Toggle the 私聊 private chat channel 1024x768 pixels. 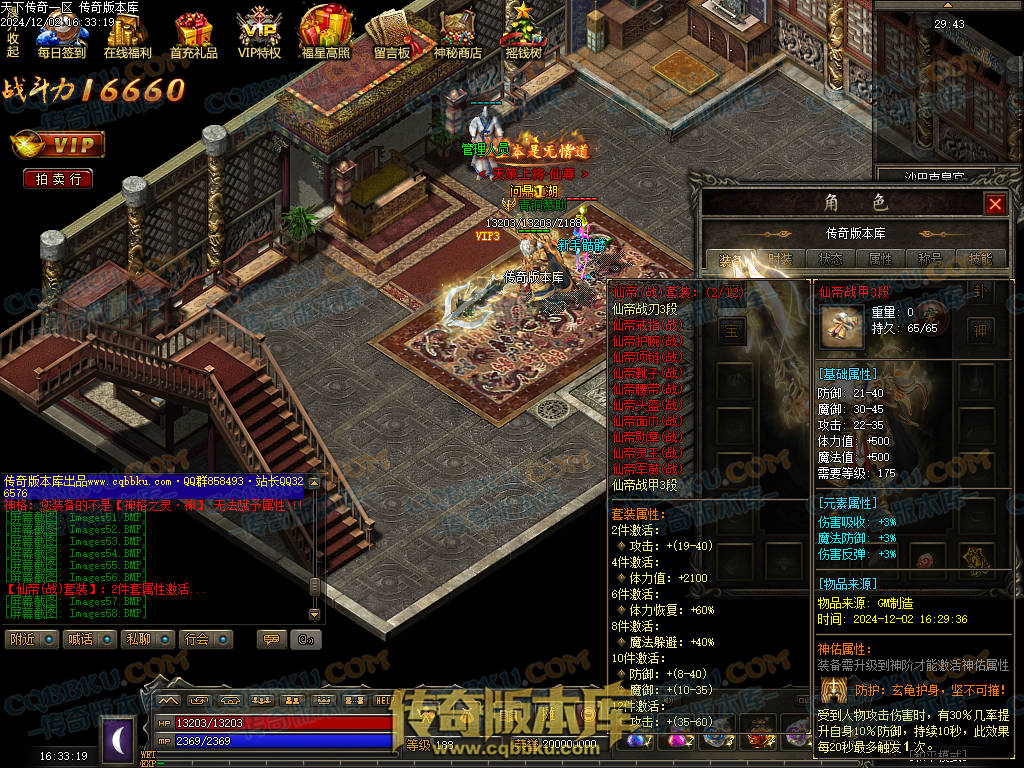(148, 639)
